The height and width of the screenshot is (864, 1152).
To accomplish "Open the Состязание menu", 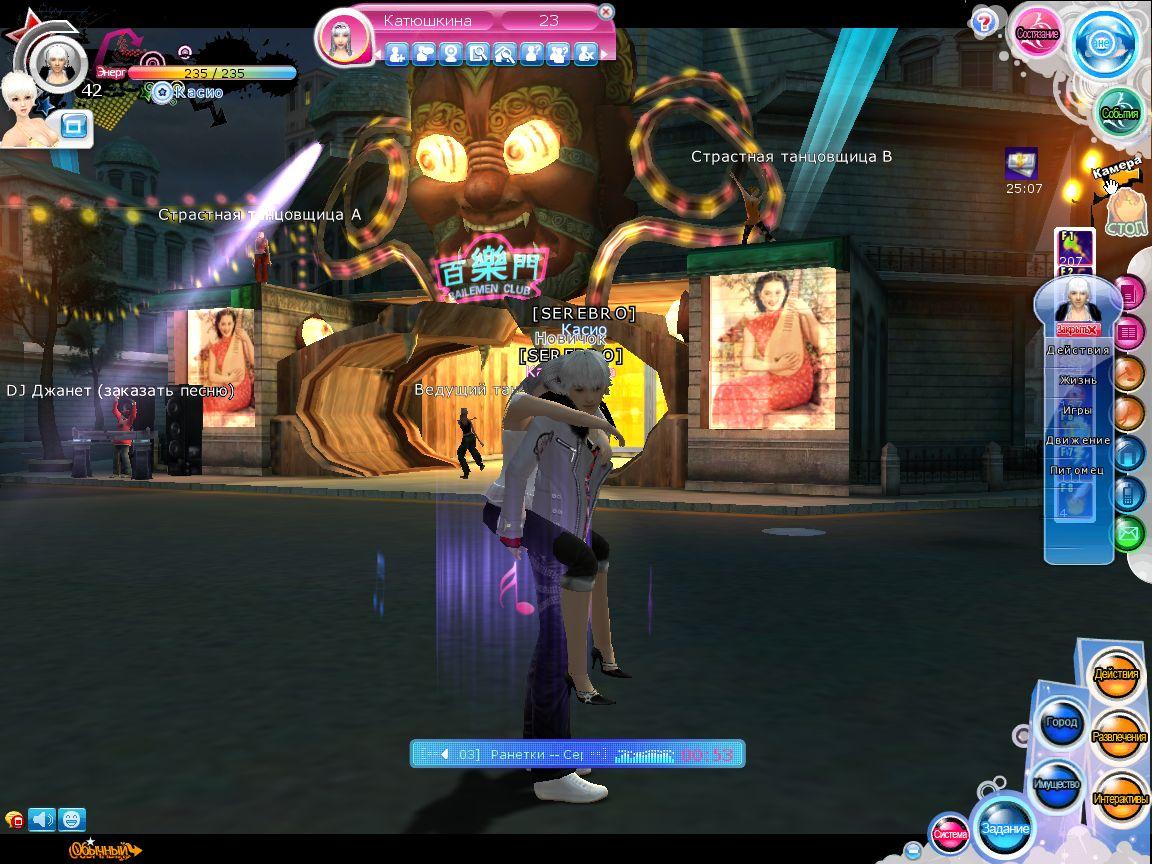I will click(x=1037, y=33).
